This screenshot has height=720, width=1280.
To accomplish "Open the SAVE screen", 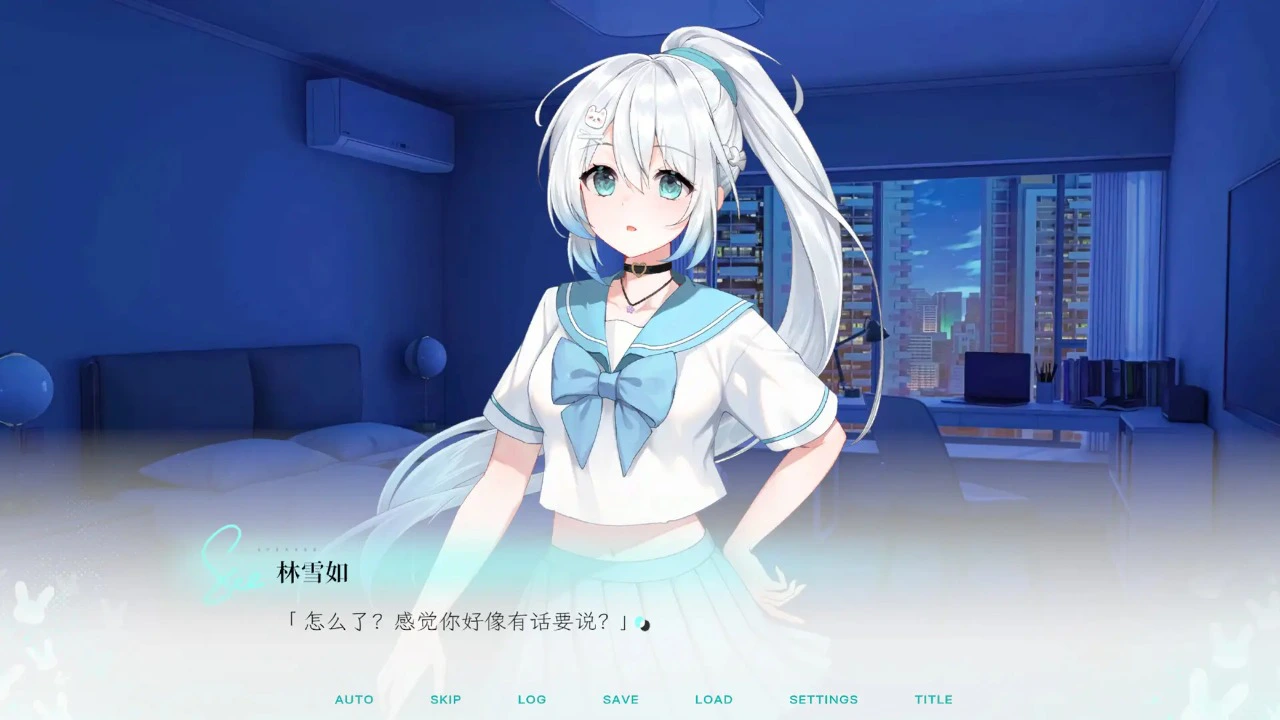I will tap(620, 699).
